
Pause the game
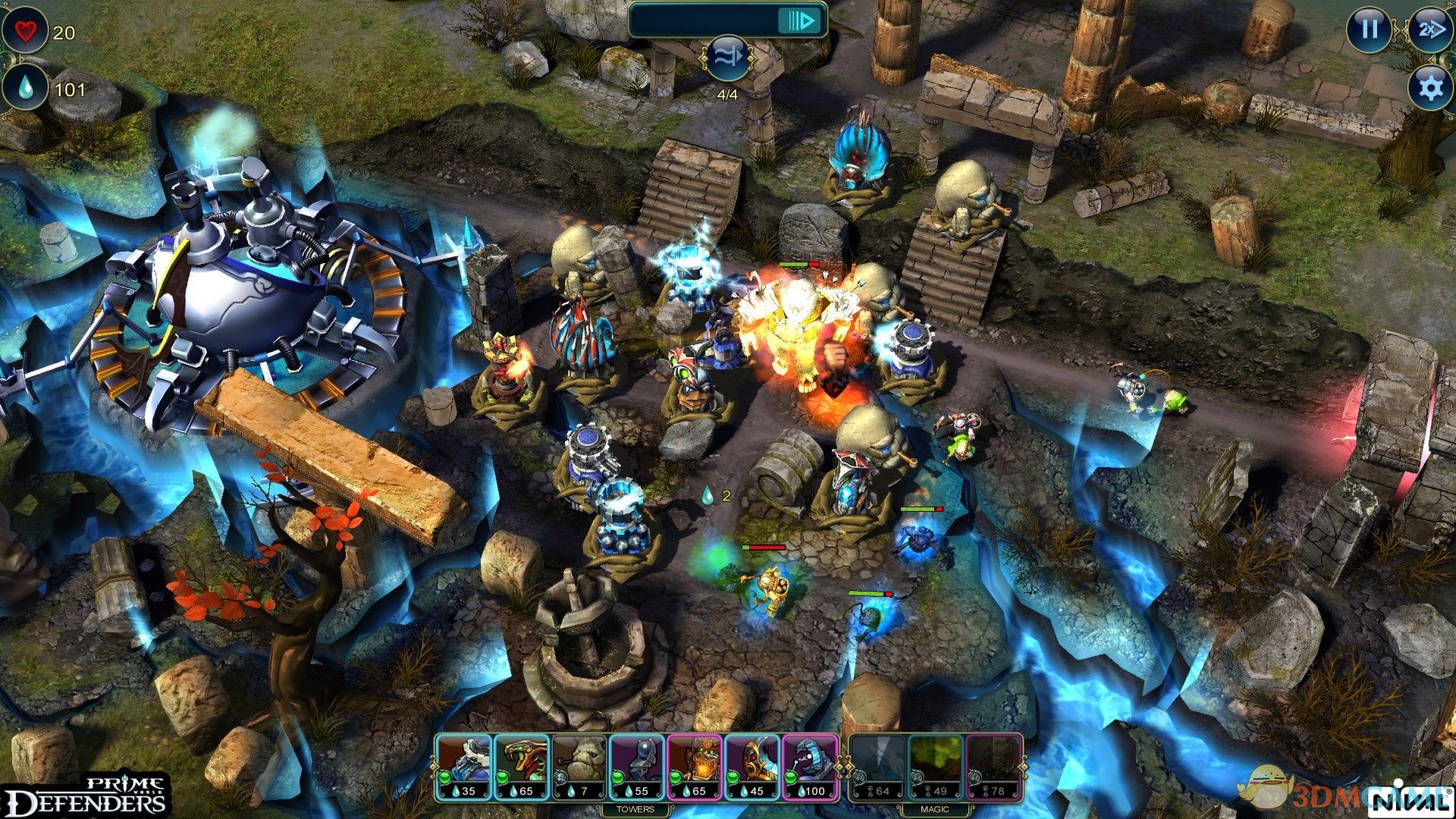(1369, 30)
